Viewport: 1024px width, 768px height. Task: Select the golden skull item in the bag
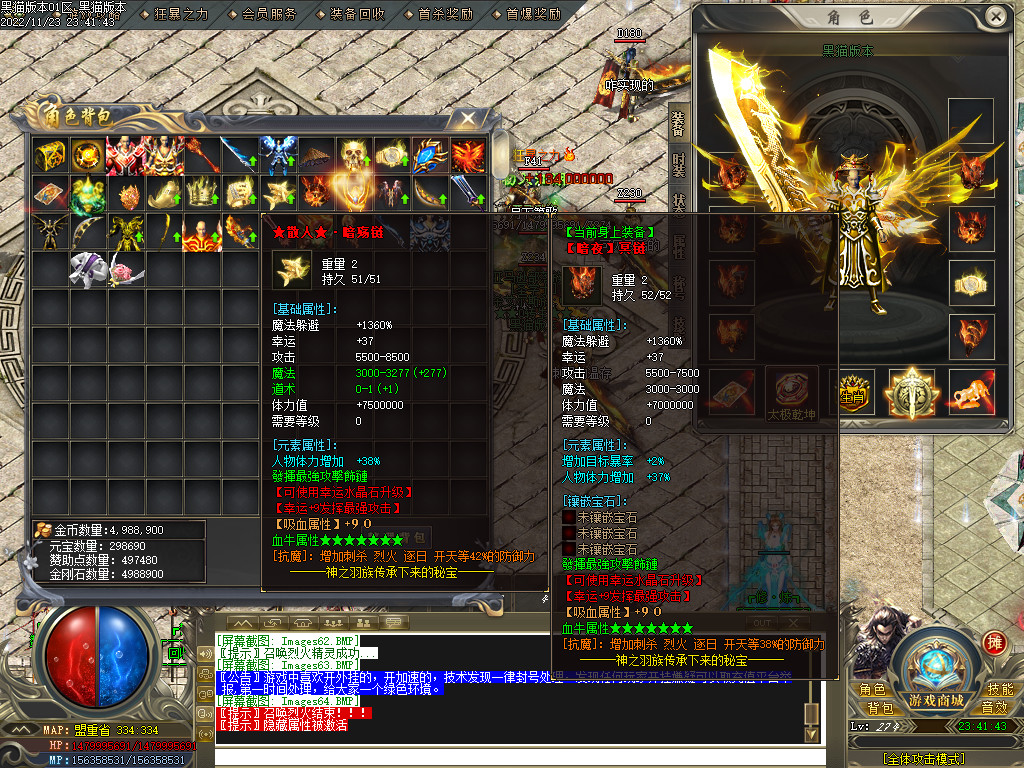[354, 155]
